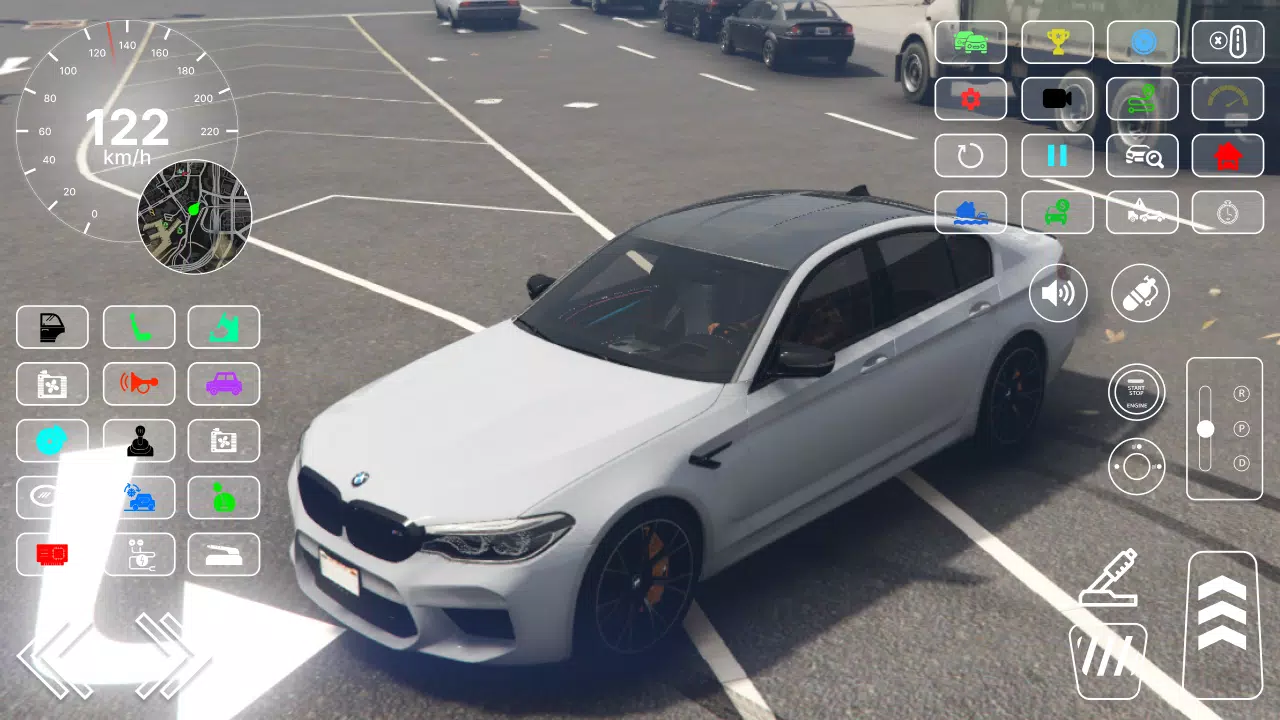This screenshot has height=720, width=1280.
Task: Call the tow truck
Action: 1143,212
